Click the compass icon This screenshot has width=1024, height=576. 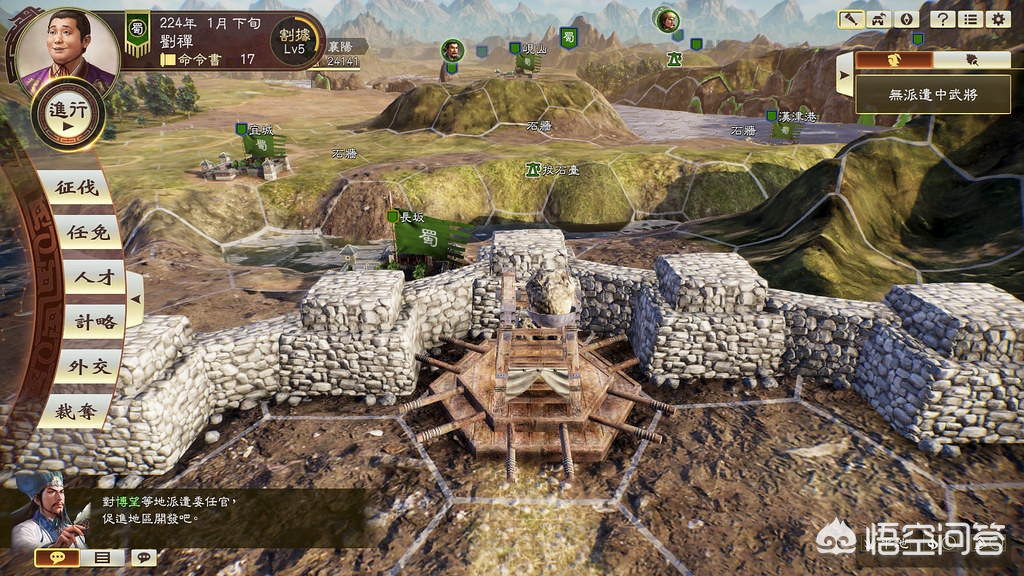(x=906, y=19)
